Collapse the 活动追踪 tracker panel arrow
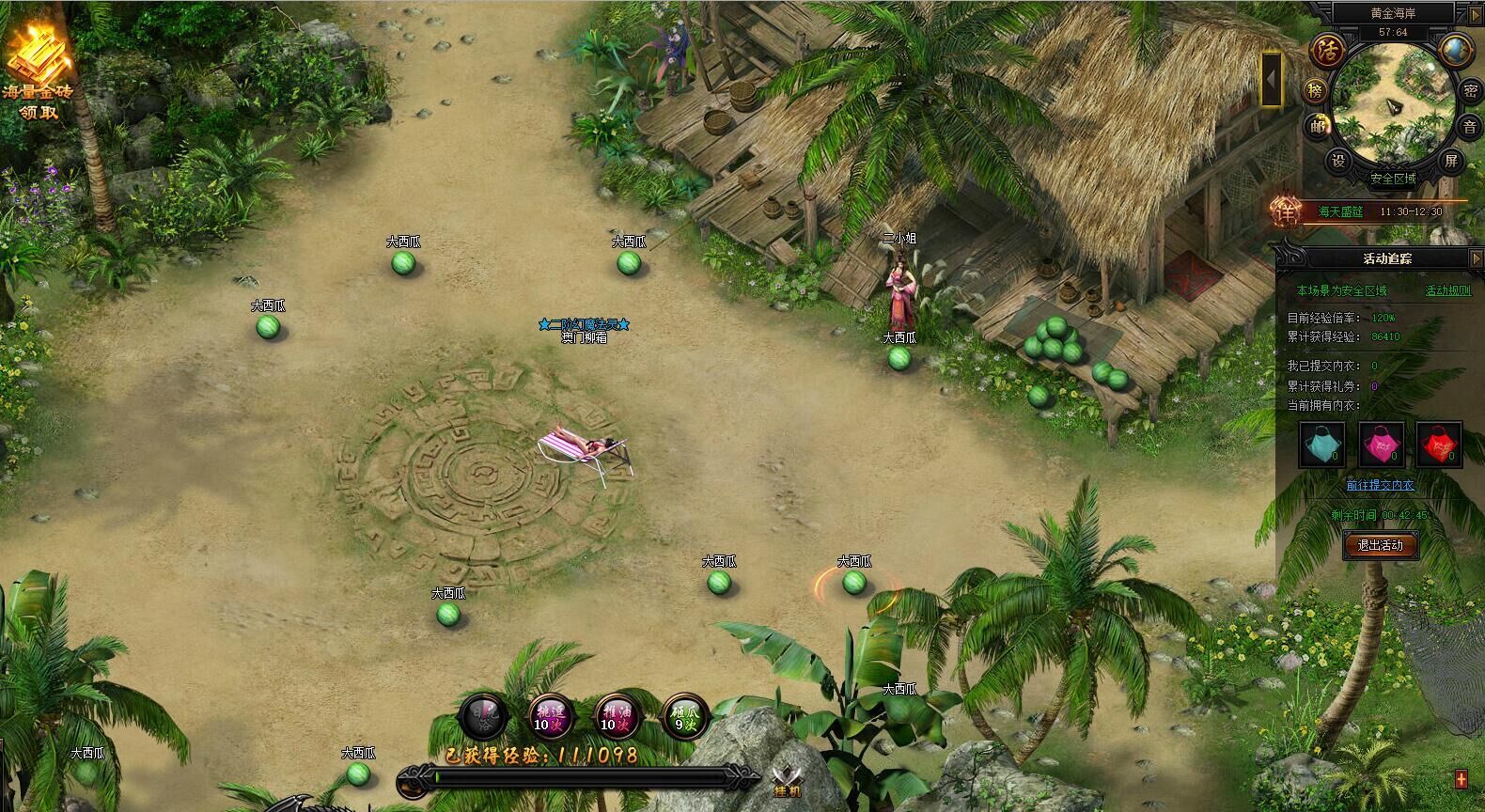The image size is (1485, 812). tap(1474, 258)
